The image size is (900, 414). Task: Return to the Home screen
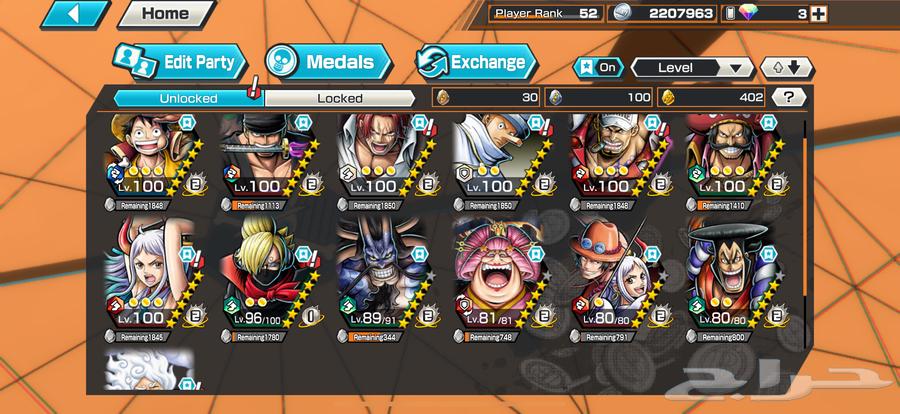click(x=165, y=15)
